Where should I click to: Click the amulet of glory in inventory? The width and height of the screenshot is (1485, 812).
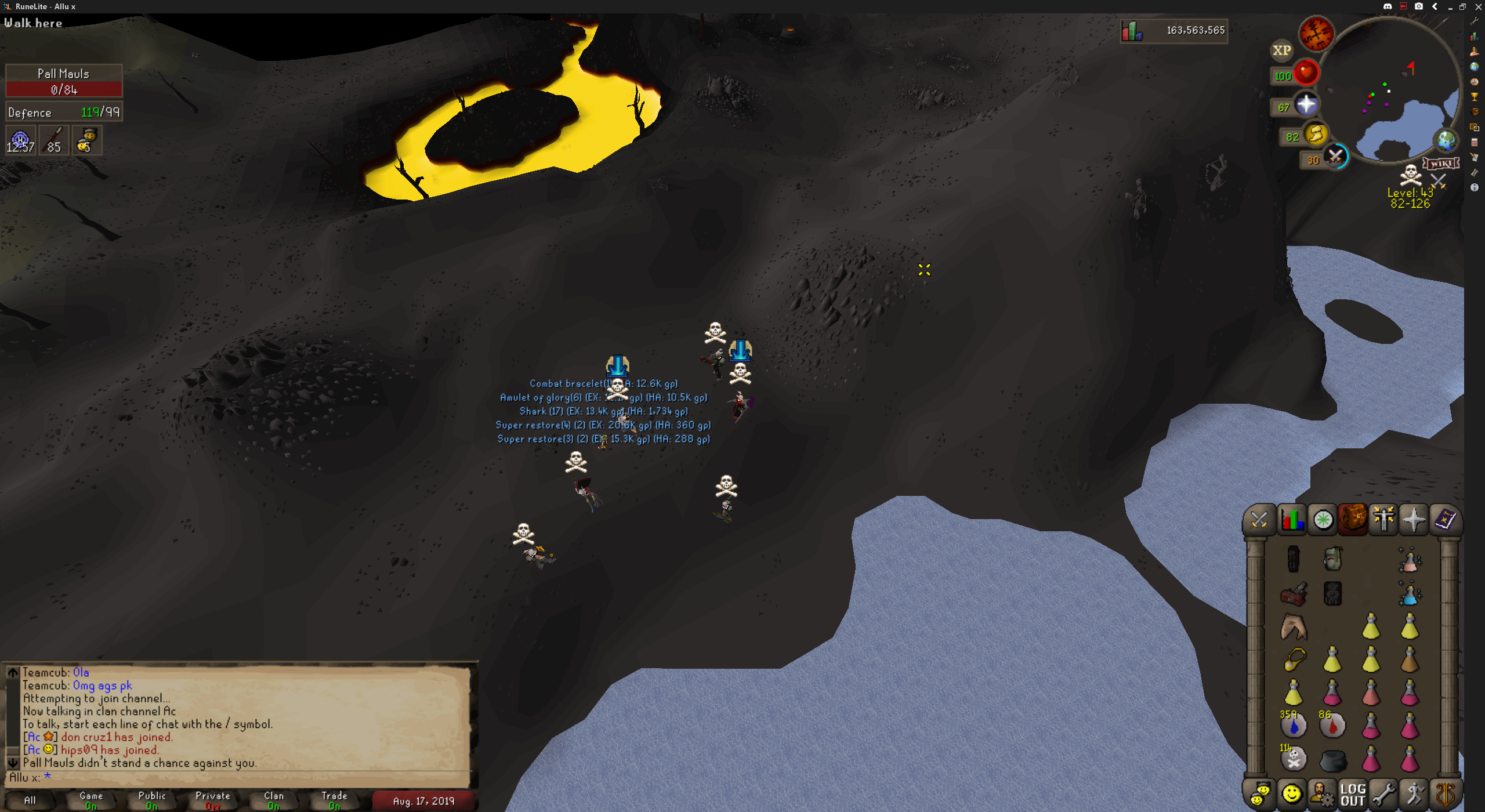tap(1294, 659)
